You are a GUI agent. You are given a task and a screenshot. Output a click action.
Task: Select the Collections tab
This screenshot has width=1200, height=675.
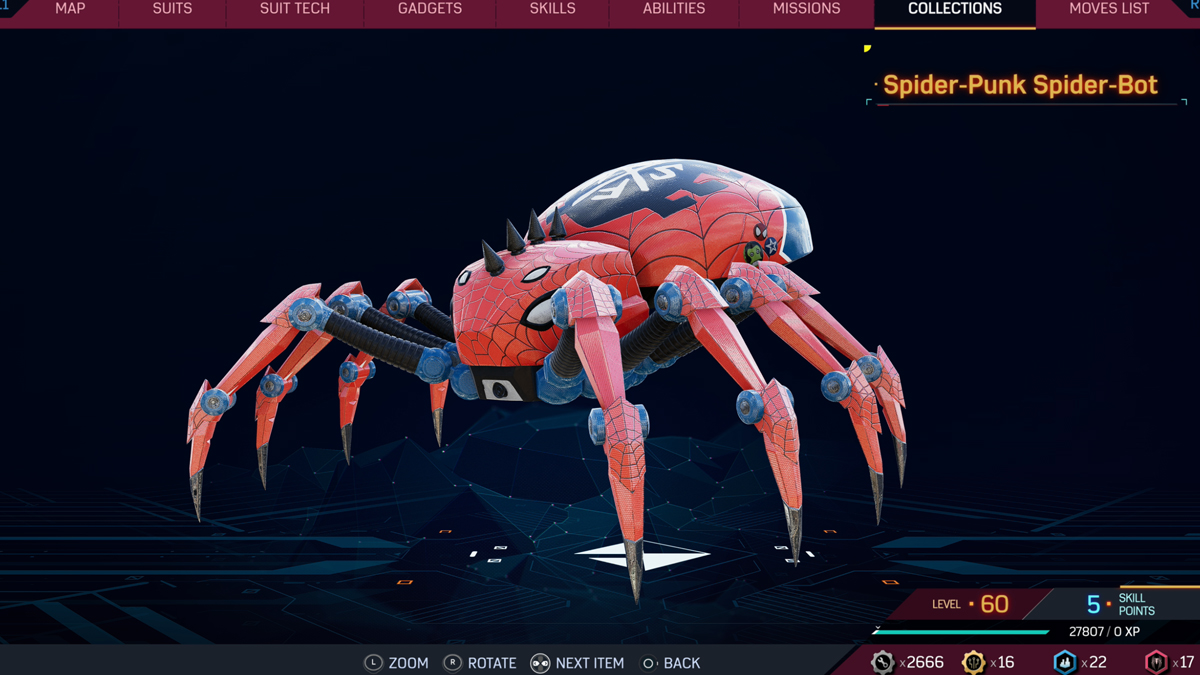point(955,9)
